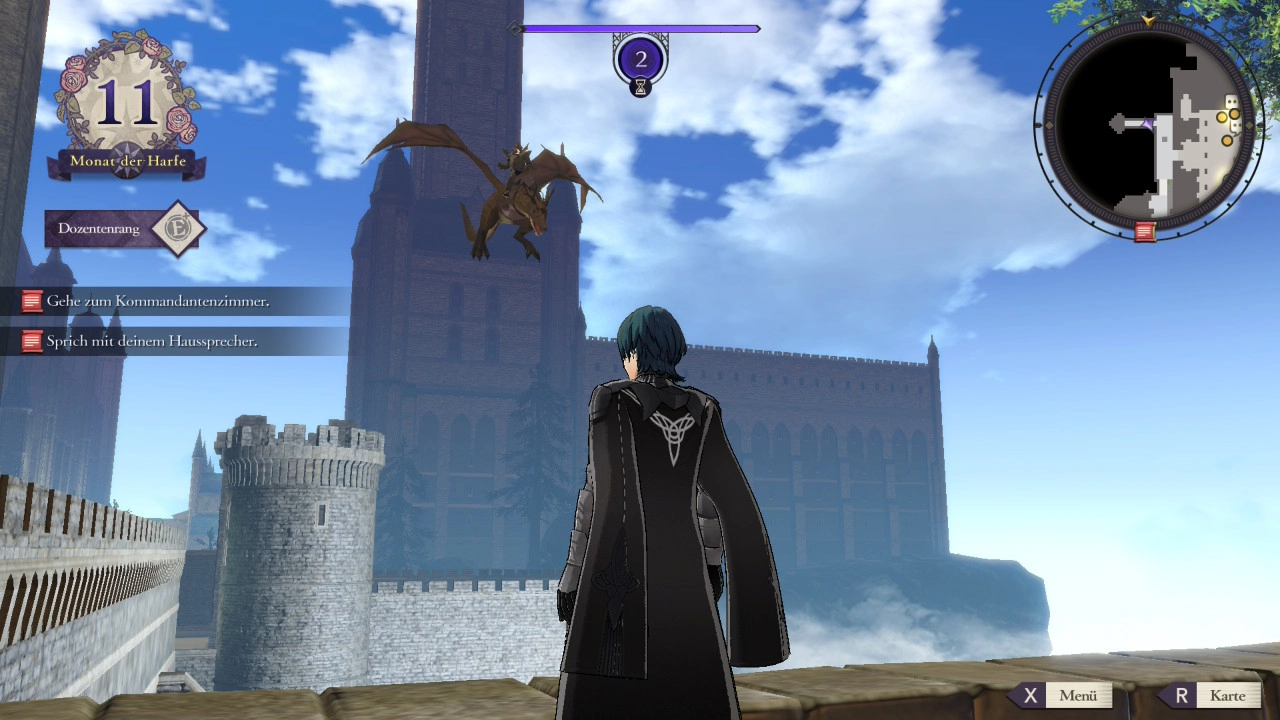The image size is (1280, 720).
Task: Click the Menü button
Action: point(1064,695)
